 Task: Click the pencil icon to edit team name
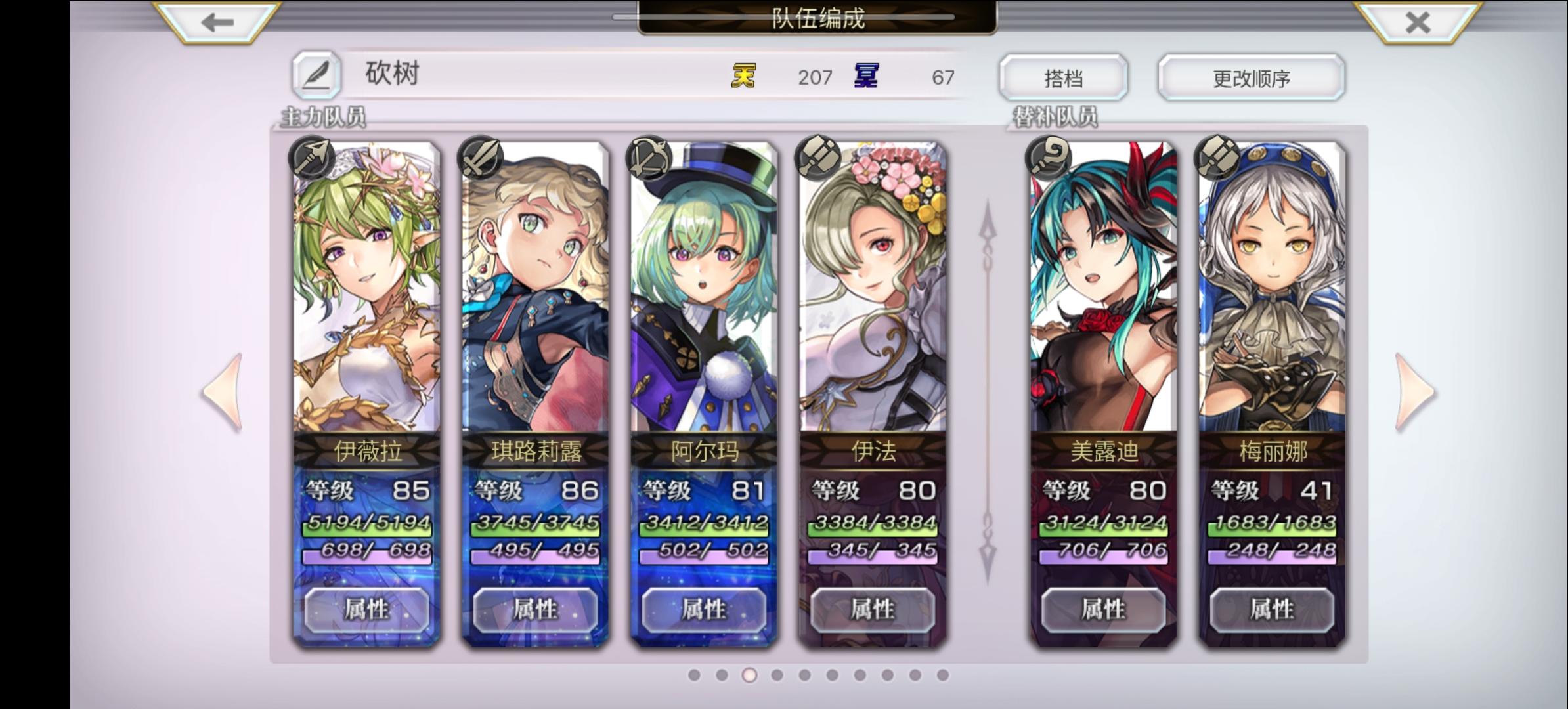(318, 74)
